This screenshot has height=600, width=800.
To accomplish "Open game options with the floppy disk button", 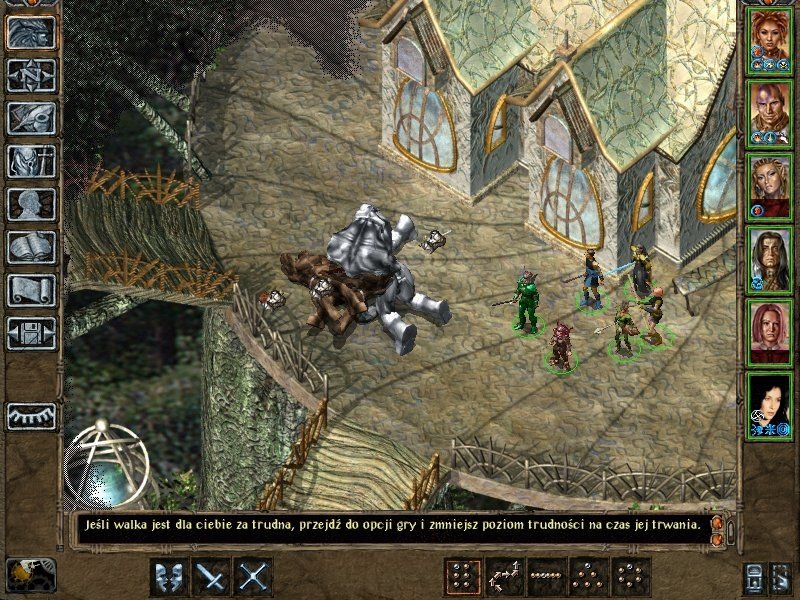I will coord(31,333).
